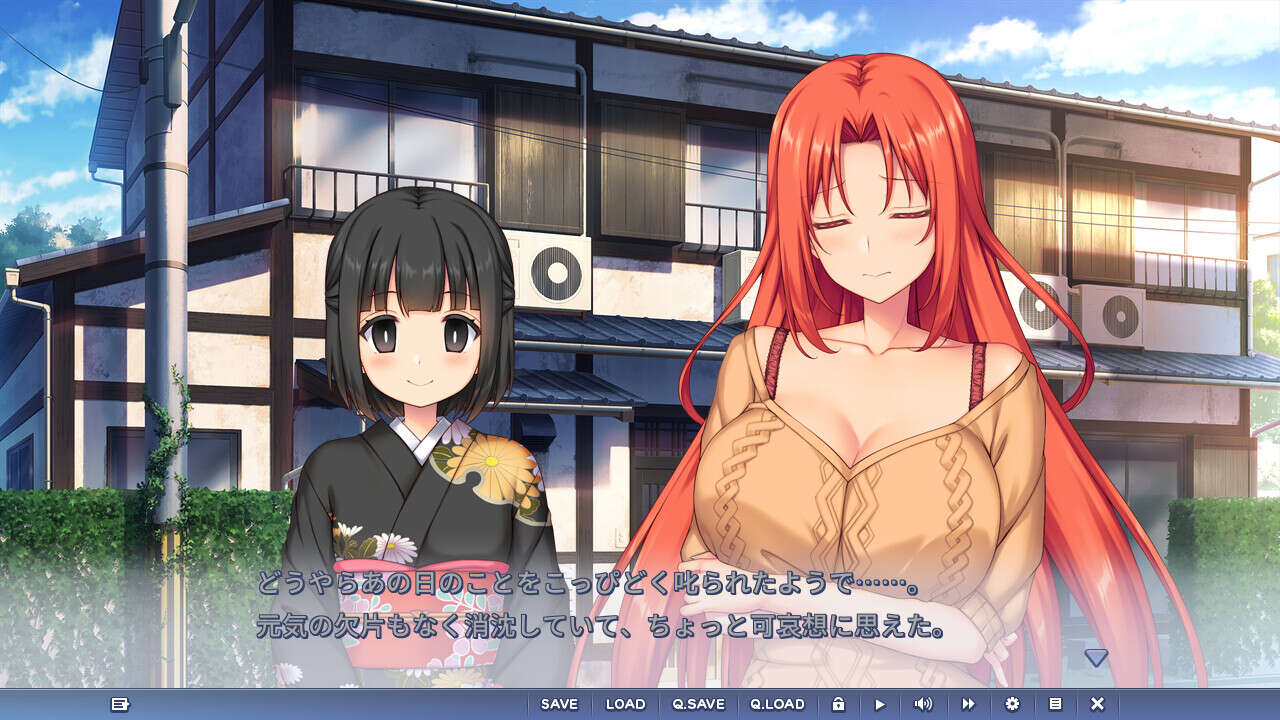Open settings via the gear icon
Screen dimensions: 1280x720
[x=1012, y=704]
